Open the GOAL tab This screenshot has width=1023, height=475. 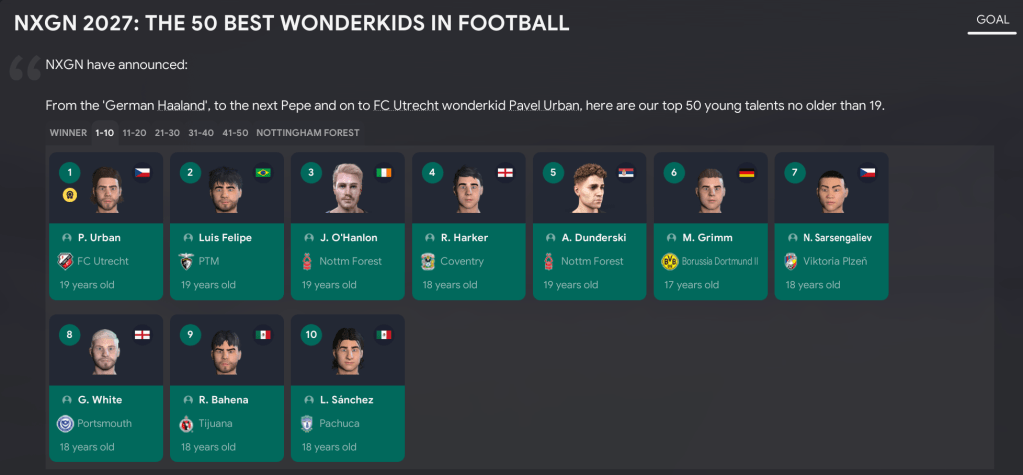pos(991,19)
